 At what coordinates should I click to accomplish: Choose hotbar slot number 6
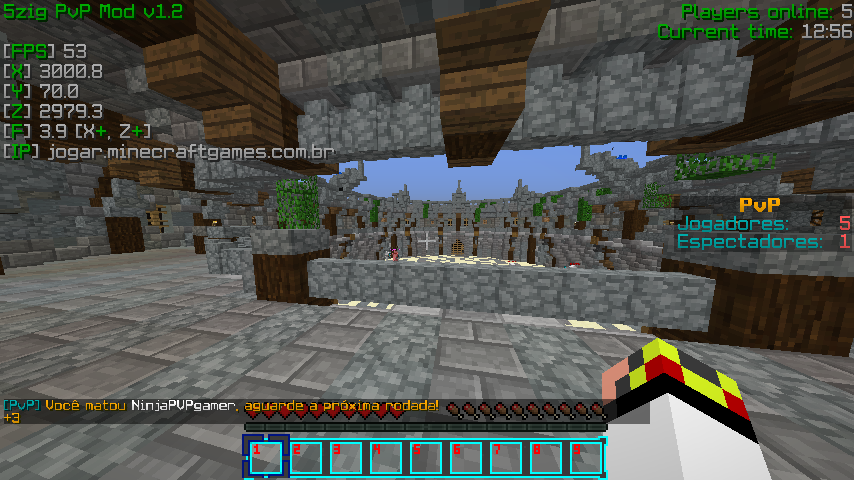(x=466, y=458)
